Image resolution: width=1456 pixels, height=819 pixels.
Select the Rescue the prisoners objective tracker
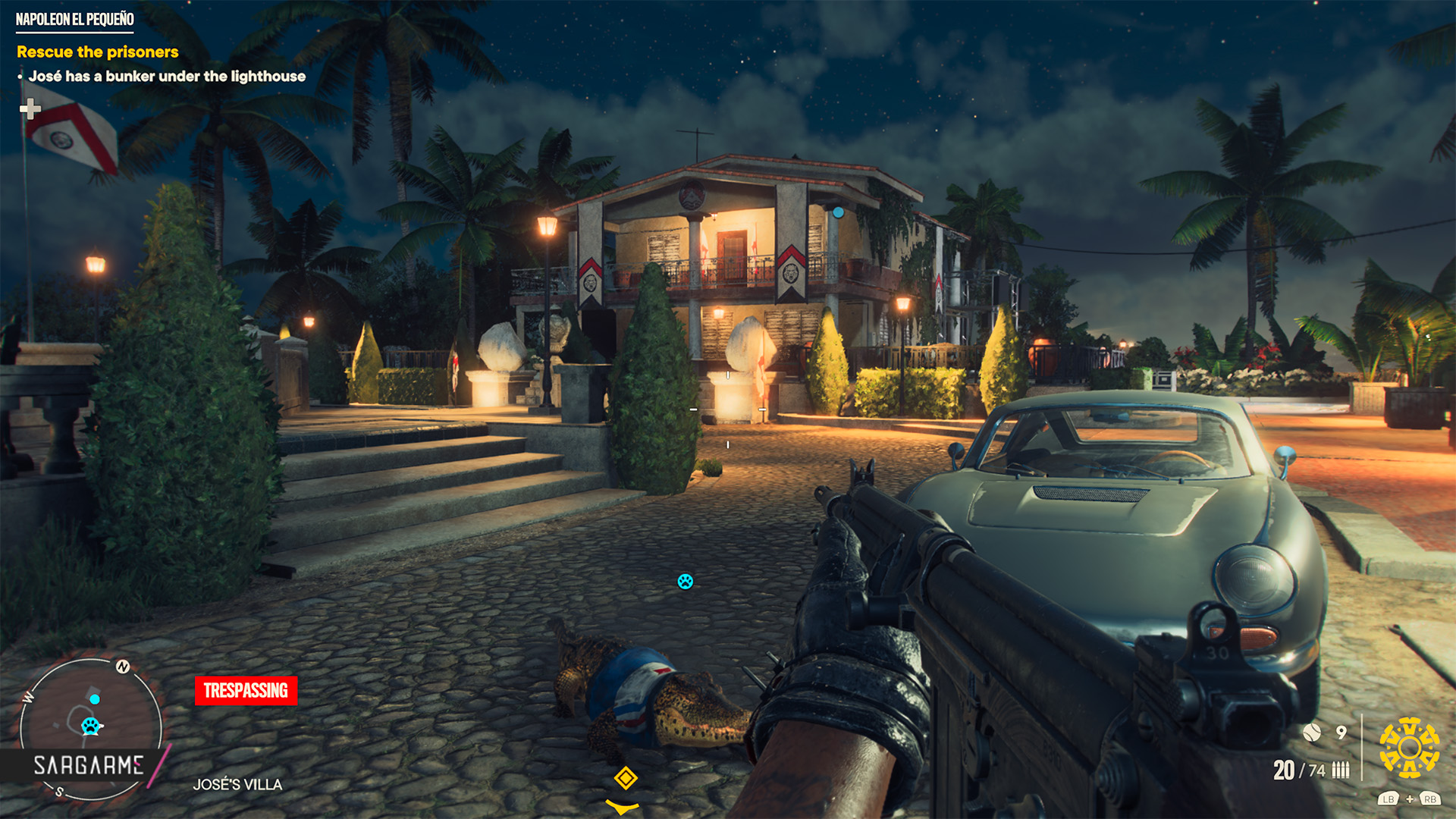point(98,52)
